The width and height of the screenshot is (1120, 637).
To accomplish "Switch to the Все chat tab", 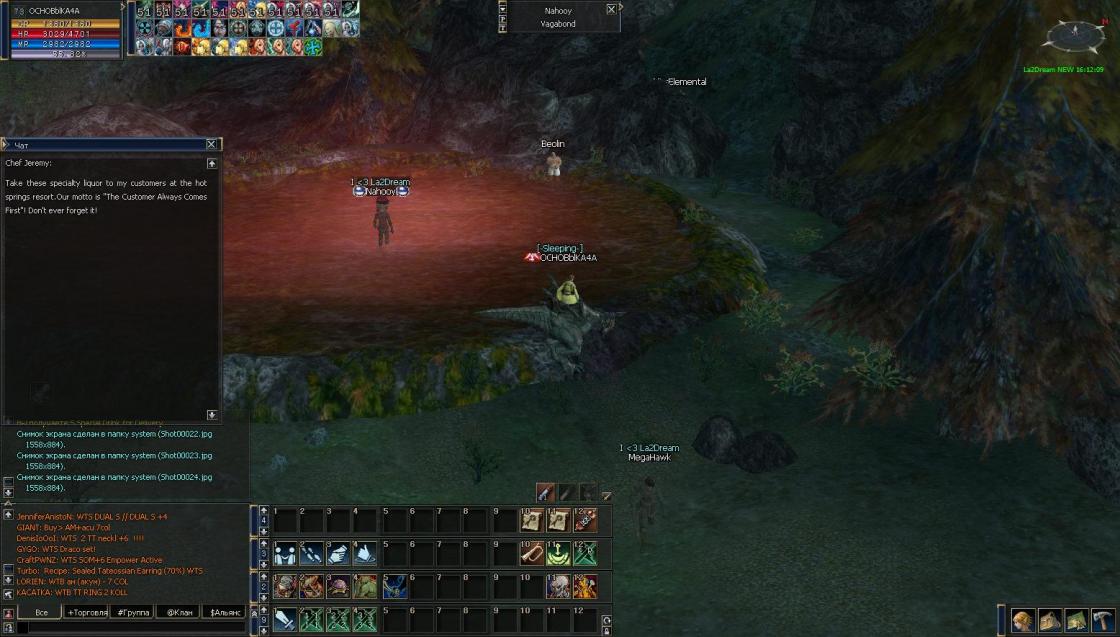I will pos(40,612).
